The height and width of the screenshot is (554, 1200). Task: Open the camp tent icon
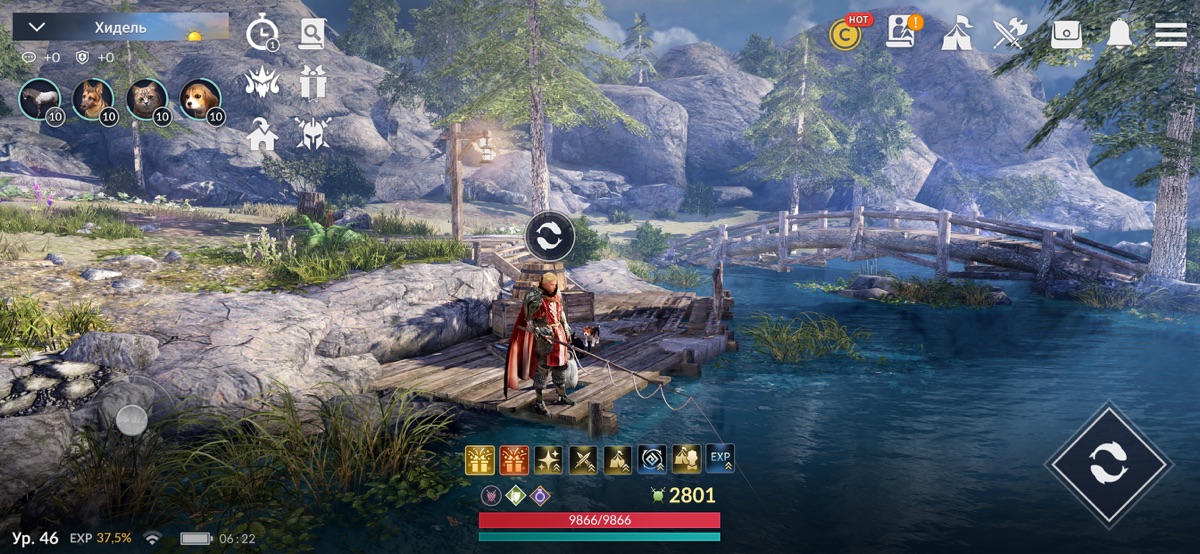(956, 34)
